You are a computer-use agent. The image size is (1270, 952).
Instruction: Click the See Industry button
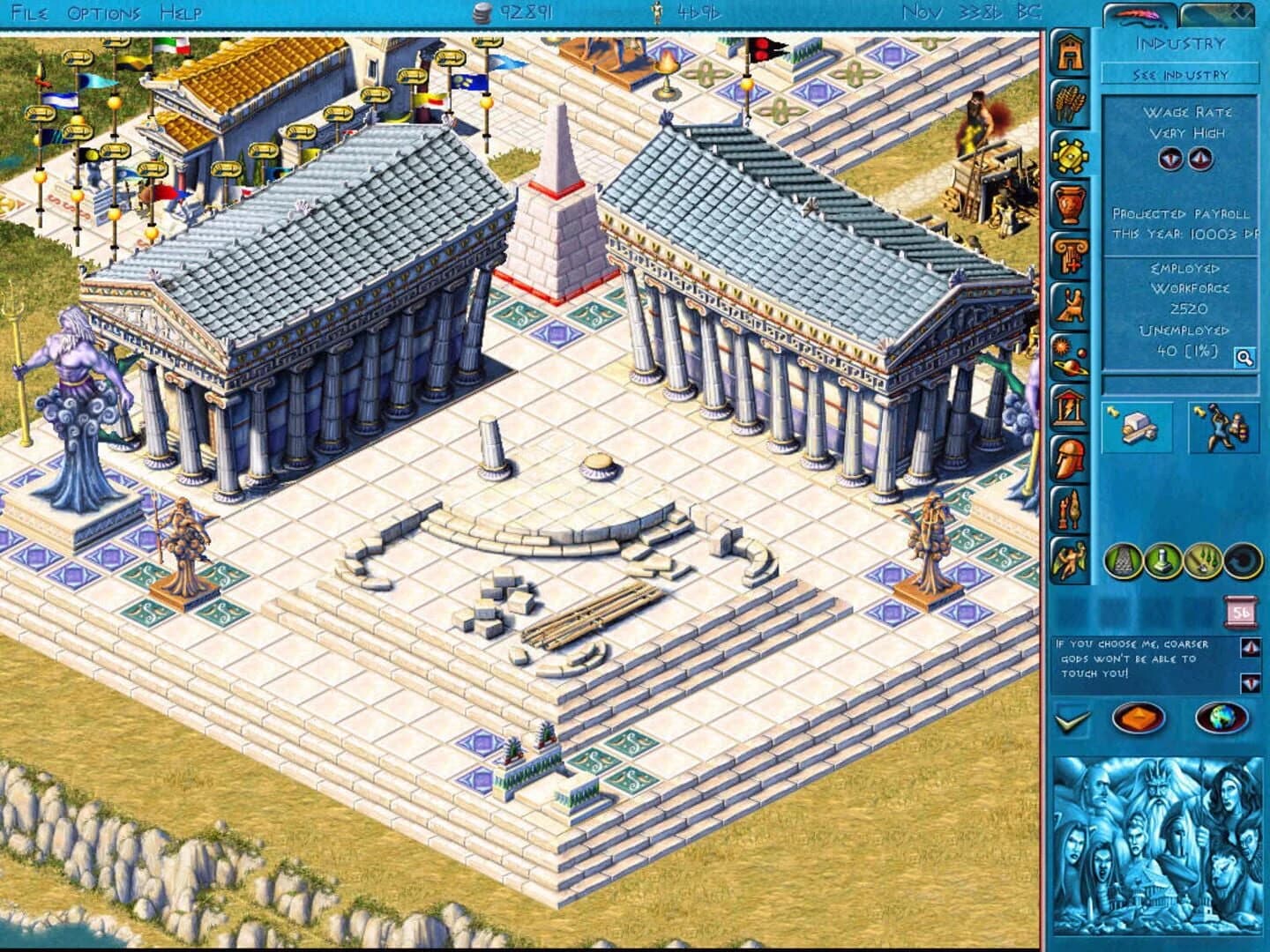pyautogui.click(x=1180, y=75)
